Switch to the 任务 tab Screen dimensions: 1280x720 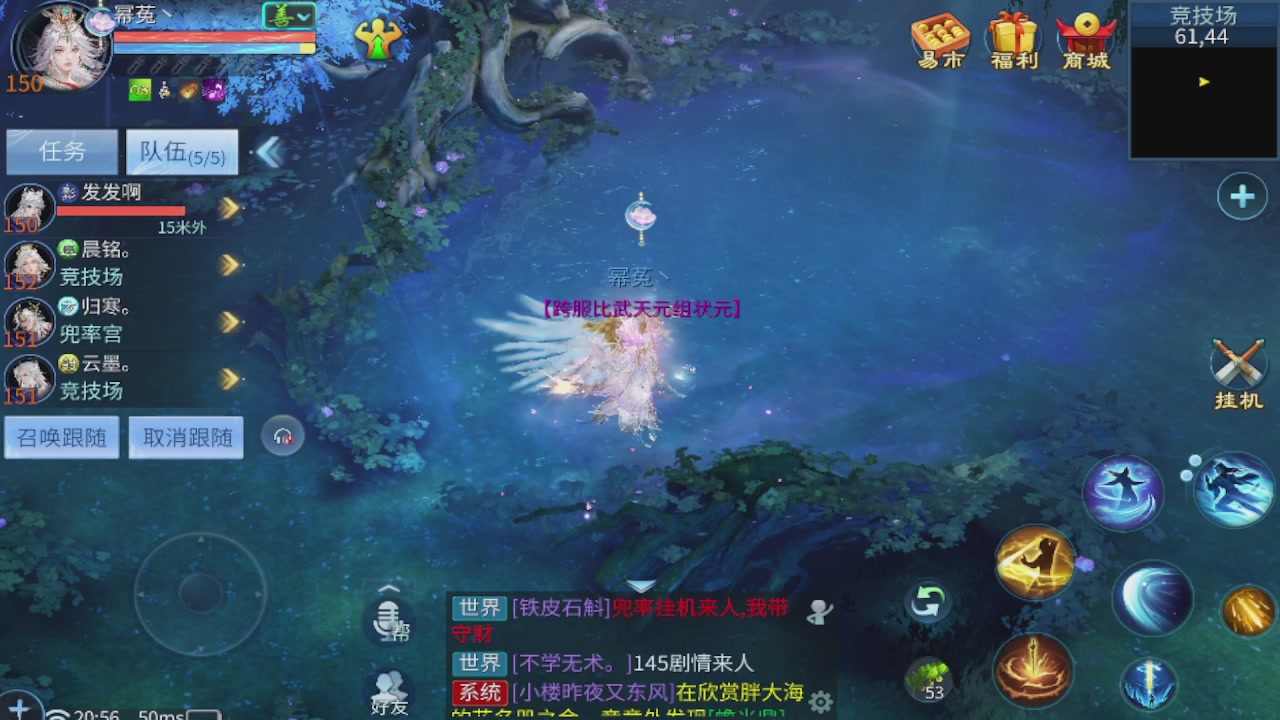click(61, 150)
